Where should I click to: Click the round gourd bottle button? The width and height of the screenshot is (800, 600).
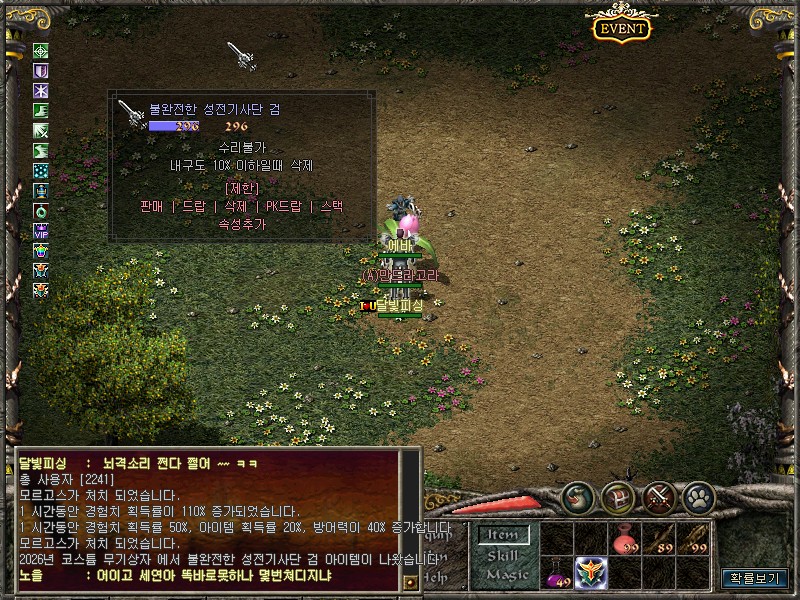coord(579,497)
